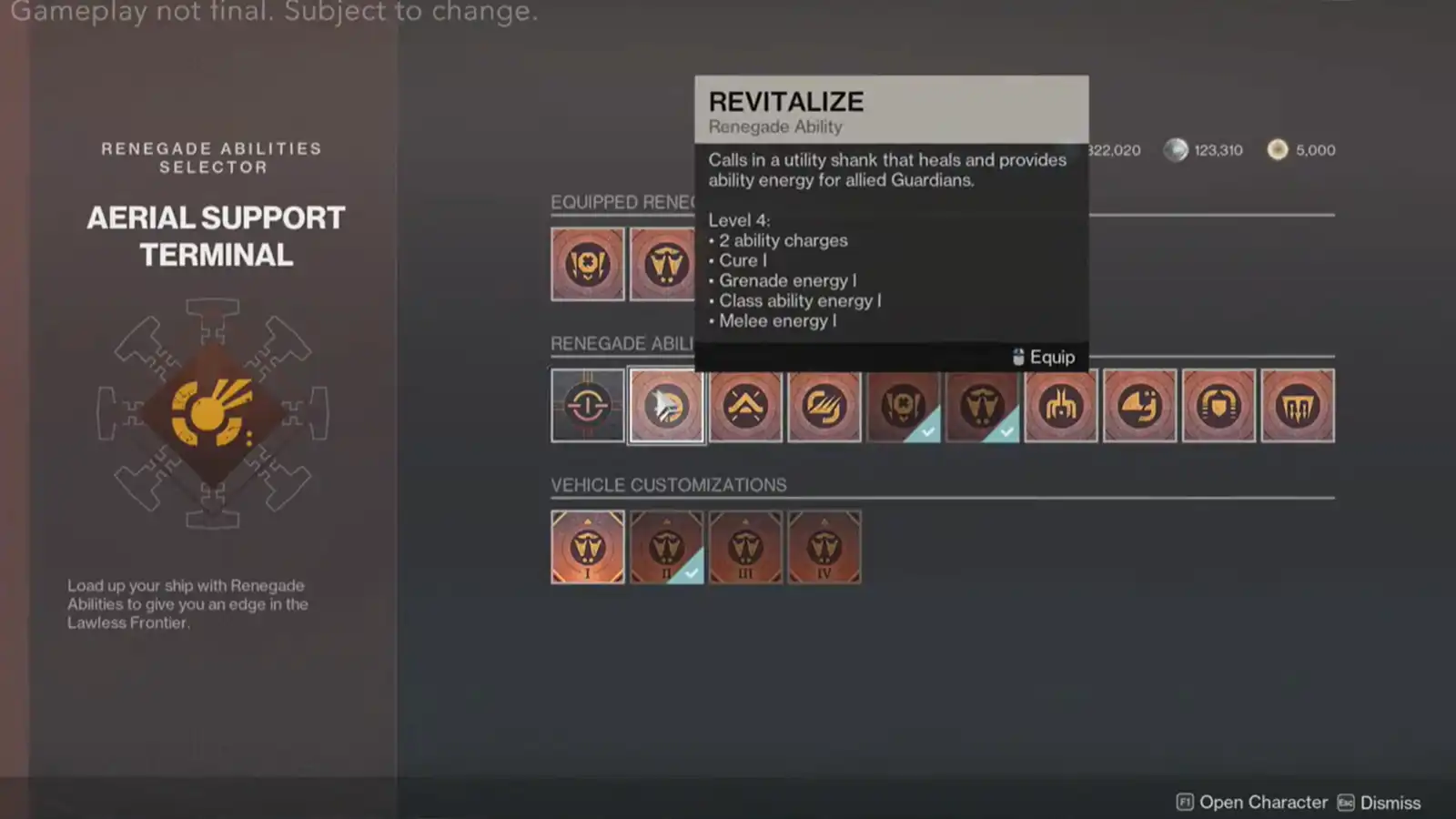This screenshot has width=1456, height=819.
Task: Deselect the checkmarked Vehicle Customization II
Action: [x=666, y=547]
